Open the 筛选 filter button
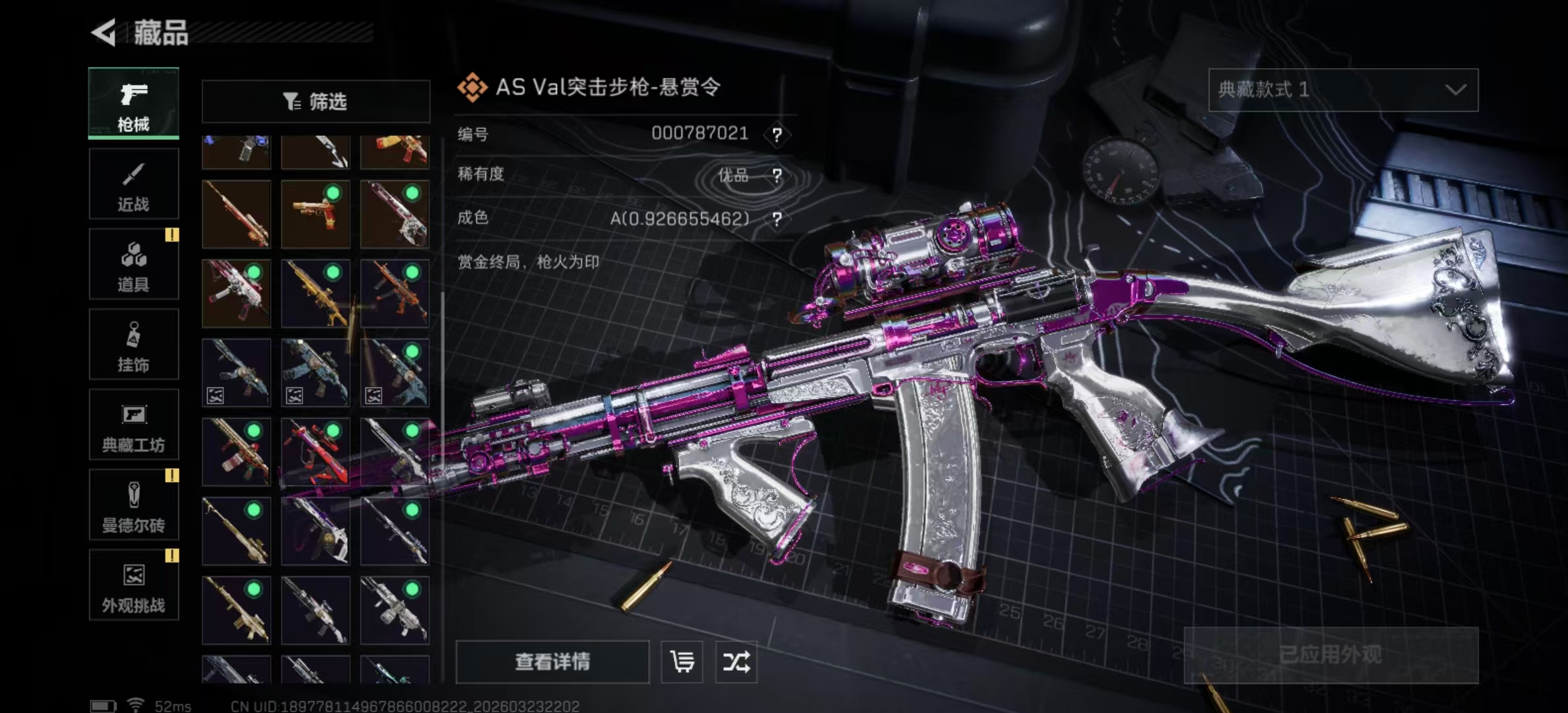 click(x=315, y=102)
